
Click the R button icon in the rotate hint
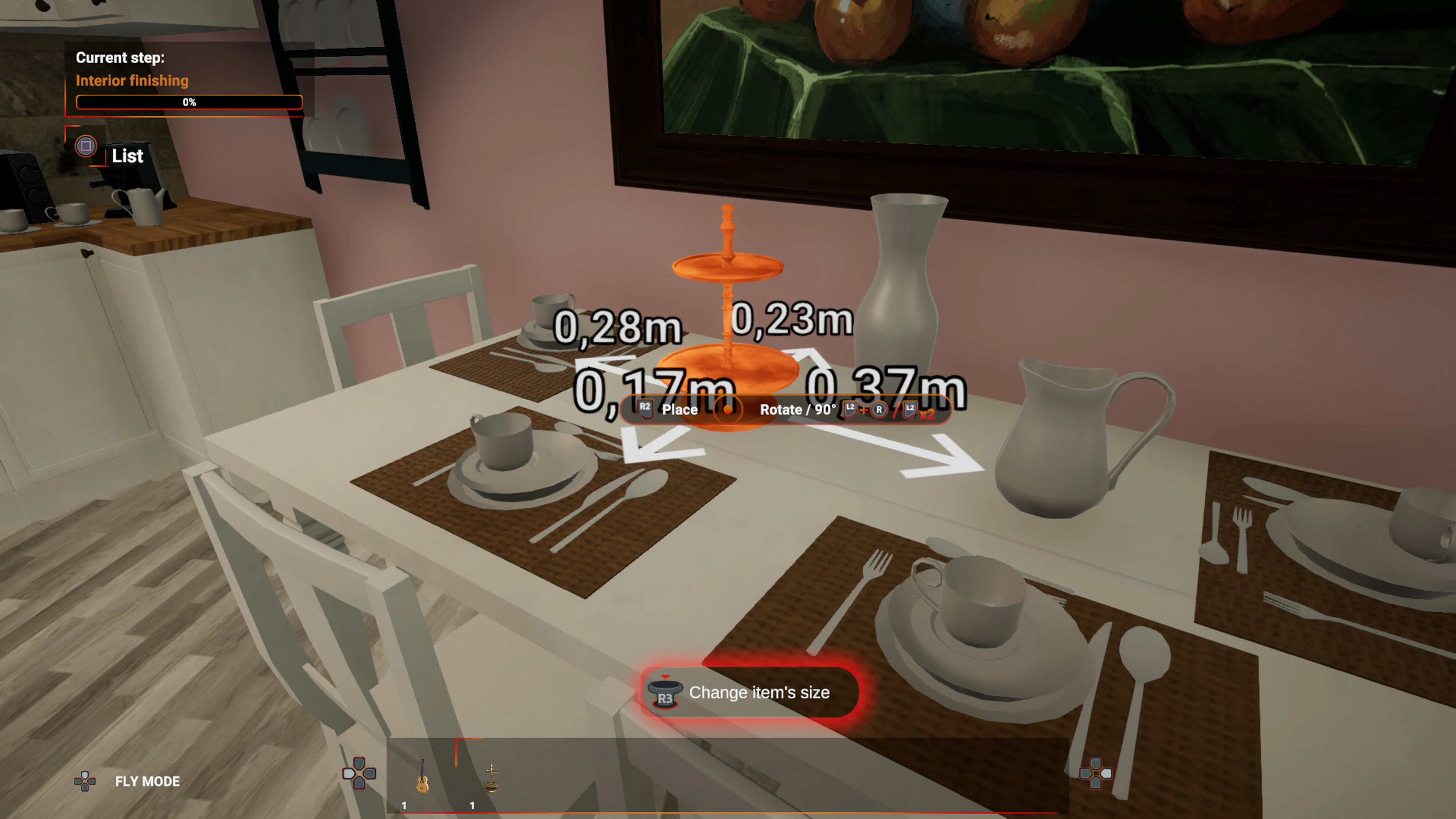[880, 410]
